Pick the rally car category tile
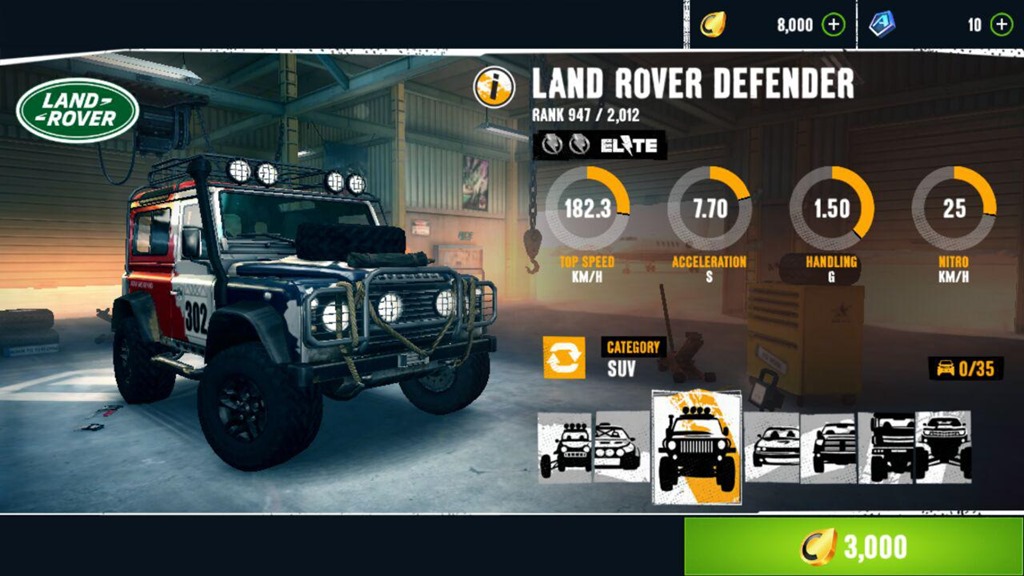The image size is (1024, 576). (621, 446)
